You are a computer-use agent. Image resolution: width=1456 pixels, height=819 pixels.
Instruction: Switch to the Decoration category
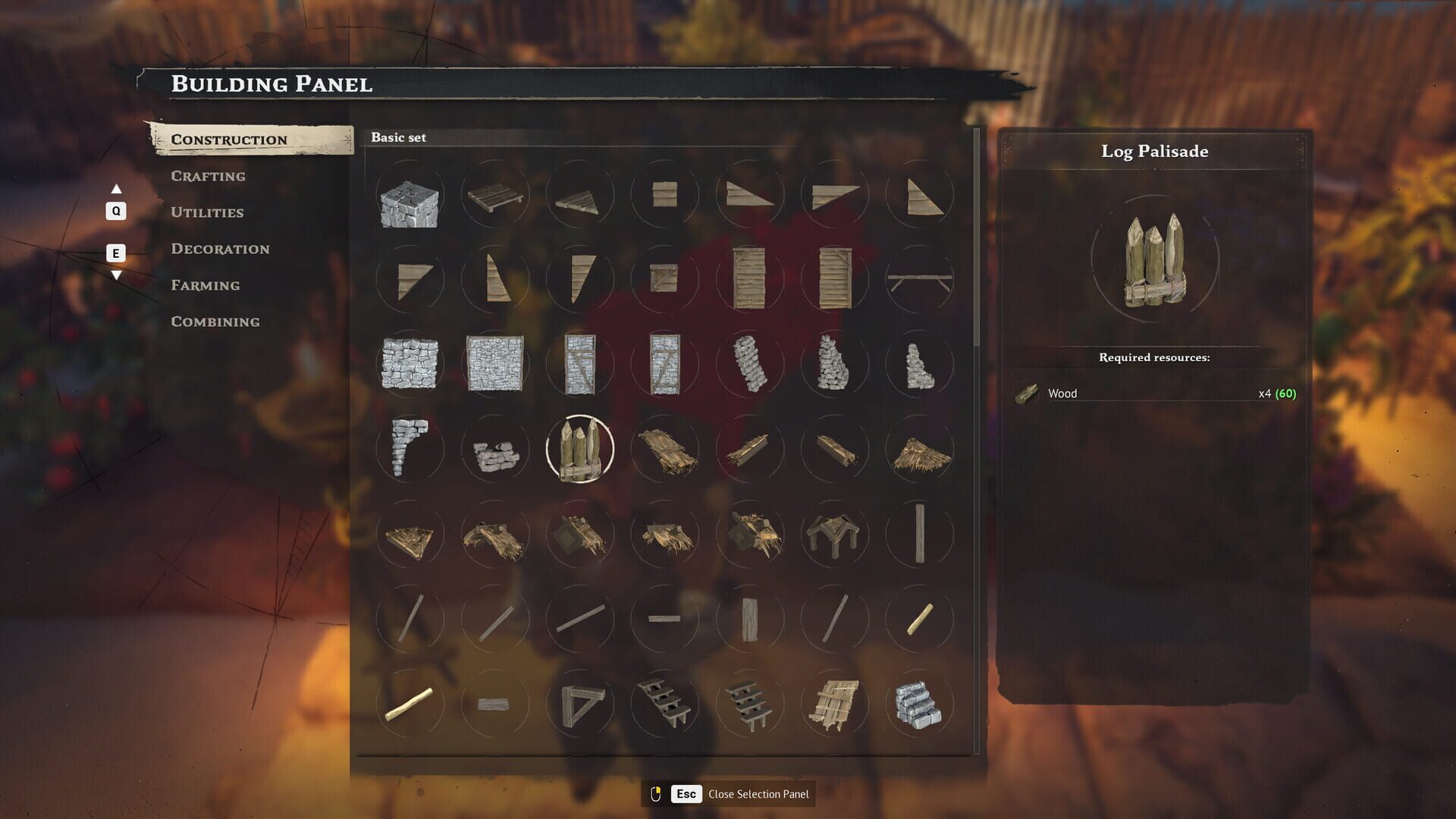point(220,249)
